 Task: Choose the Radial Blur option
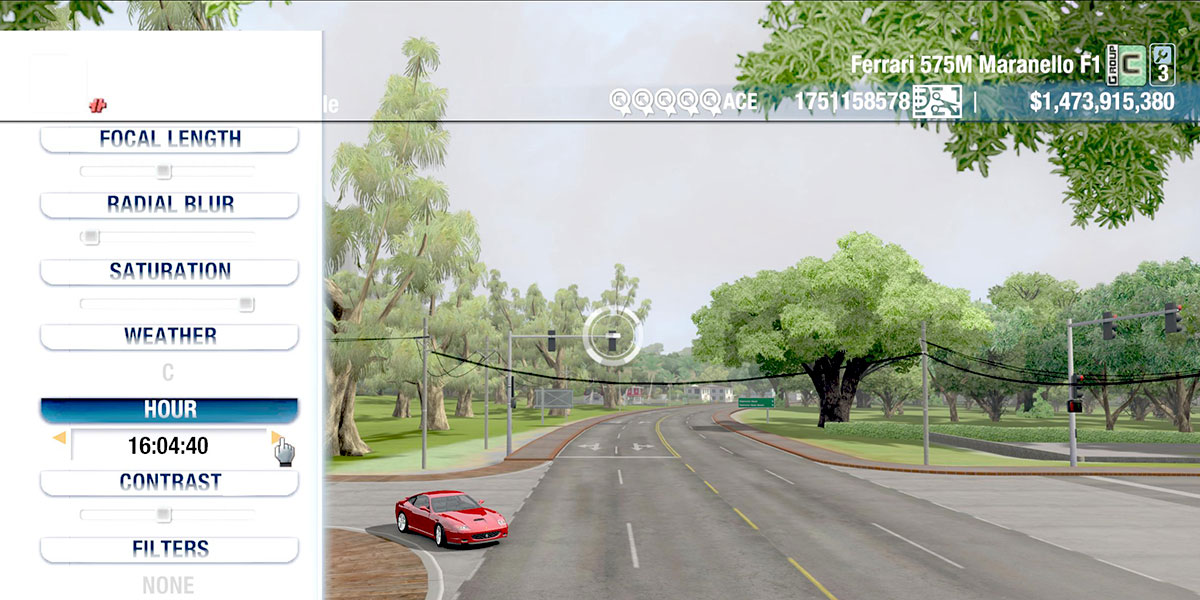[x=169, y=204]
